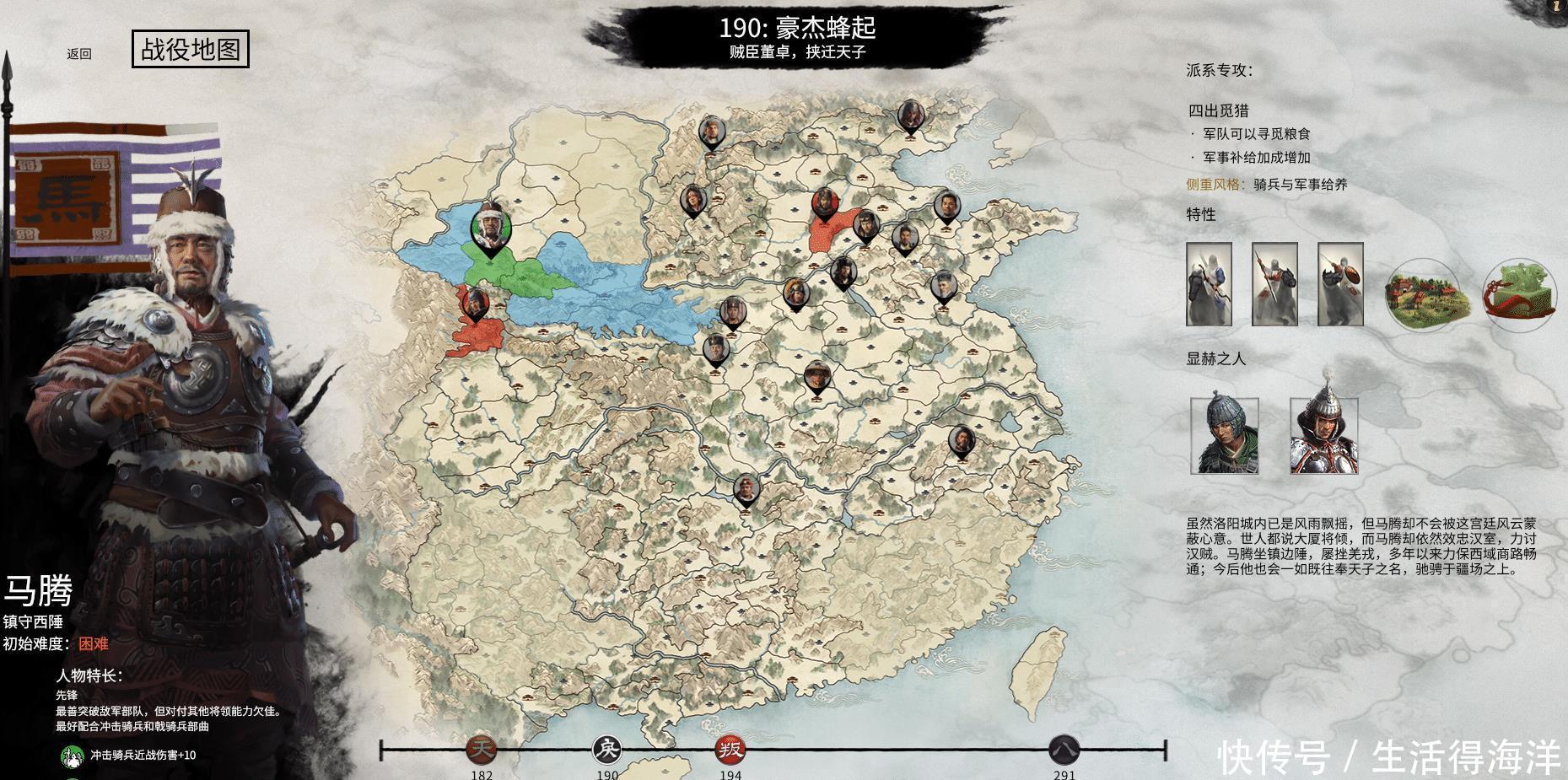The image size is (1568, 780).
Task: View the cavalry lancer unit card
Action: [x=1274, y=284]
